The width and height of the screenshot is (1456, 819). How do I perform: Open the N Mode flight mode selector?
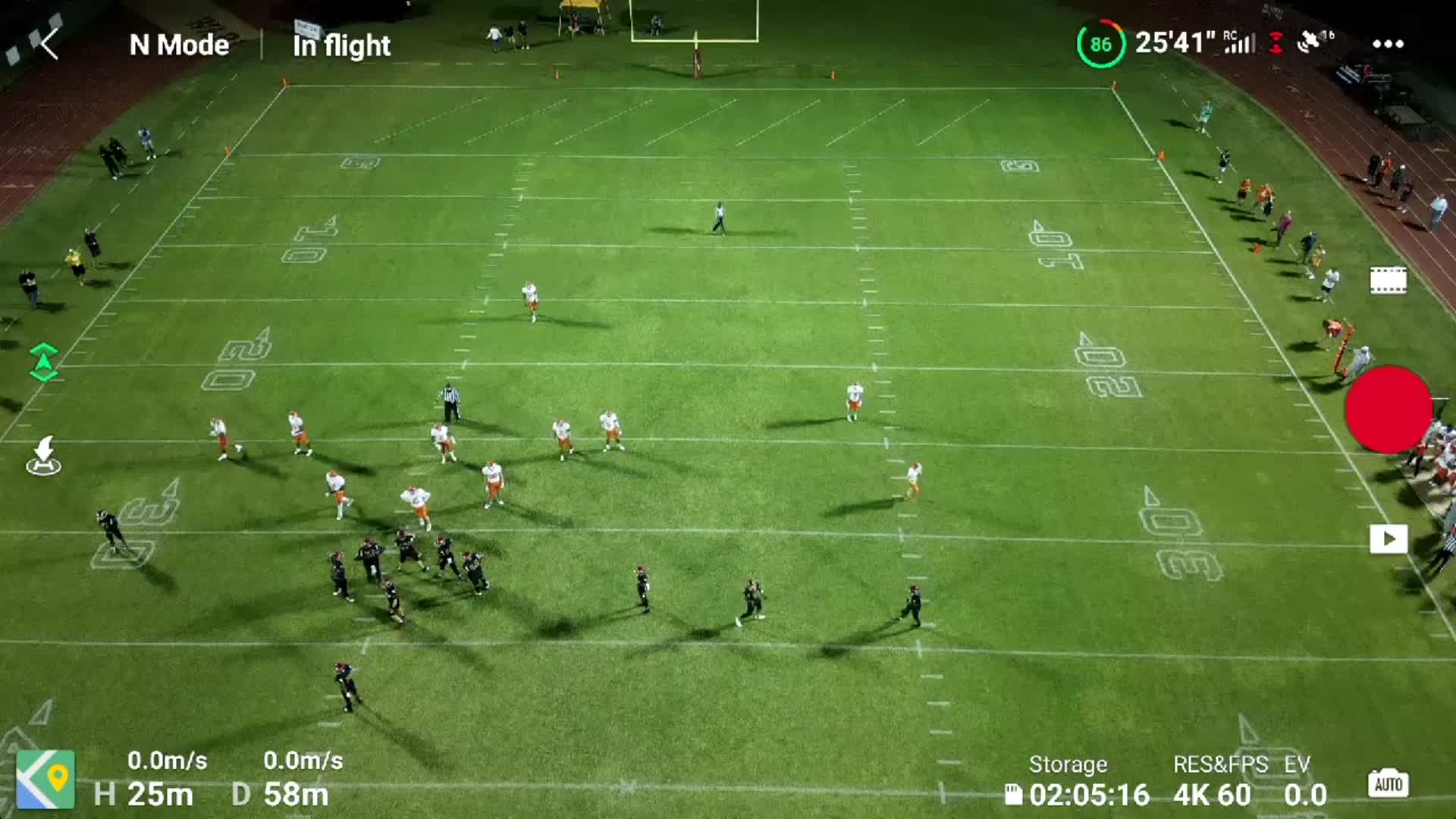pos(179,45)
